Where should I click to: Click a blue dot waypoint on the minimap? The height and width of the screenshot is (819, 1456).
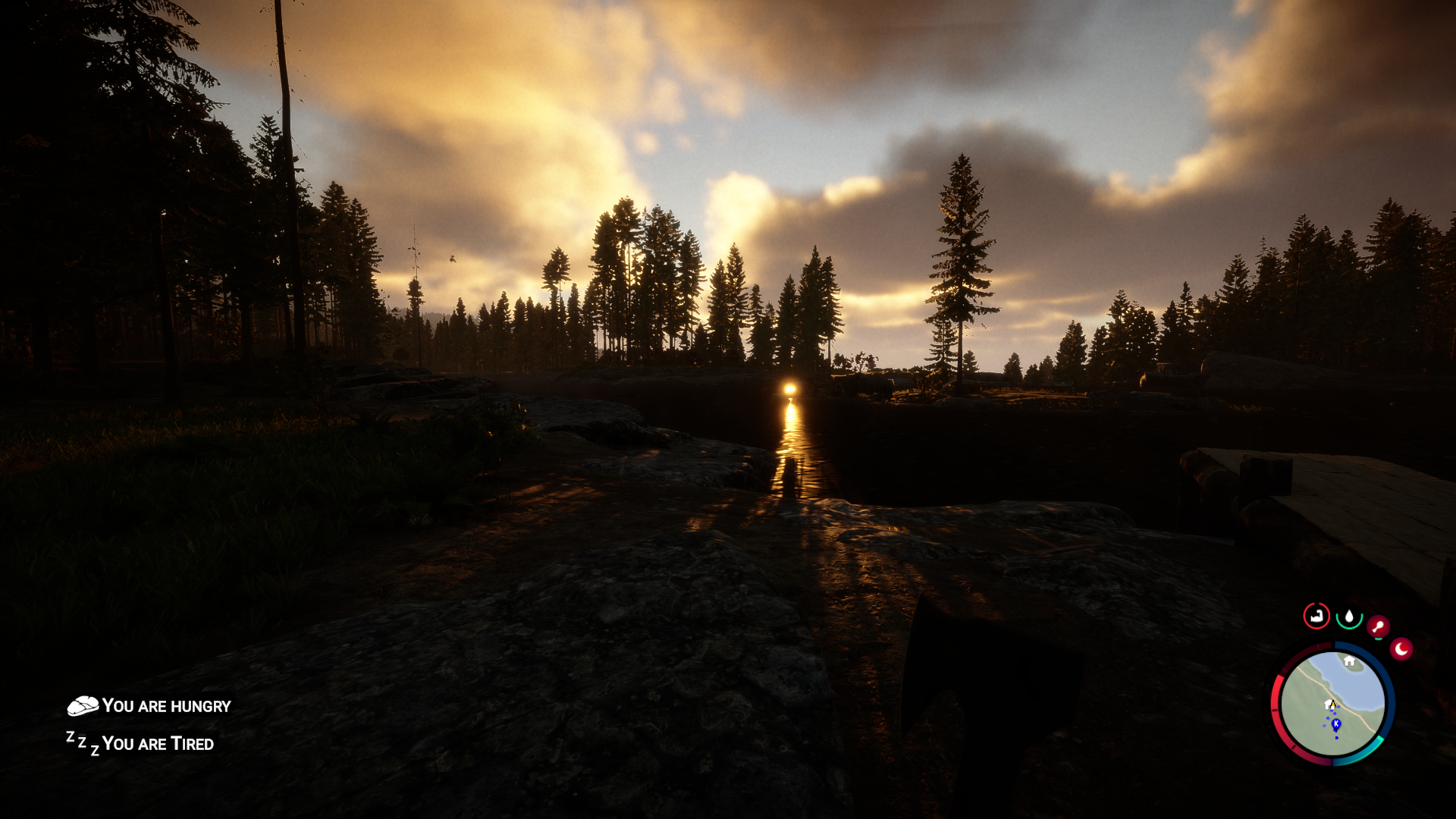tap(1337, 739)
